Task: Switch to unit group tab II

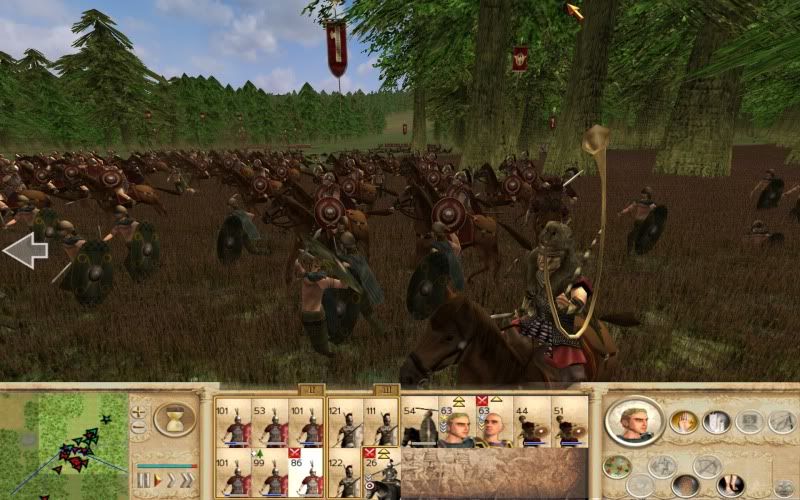Action: point(308,389)
